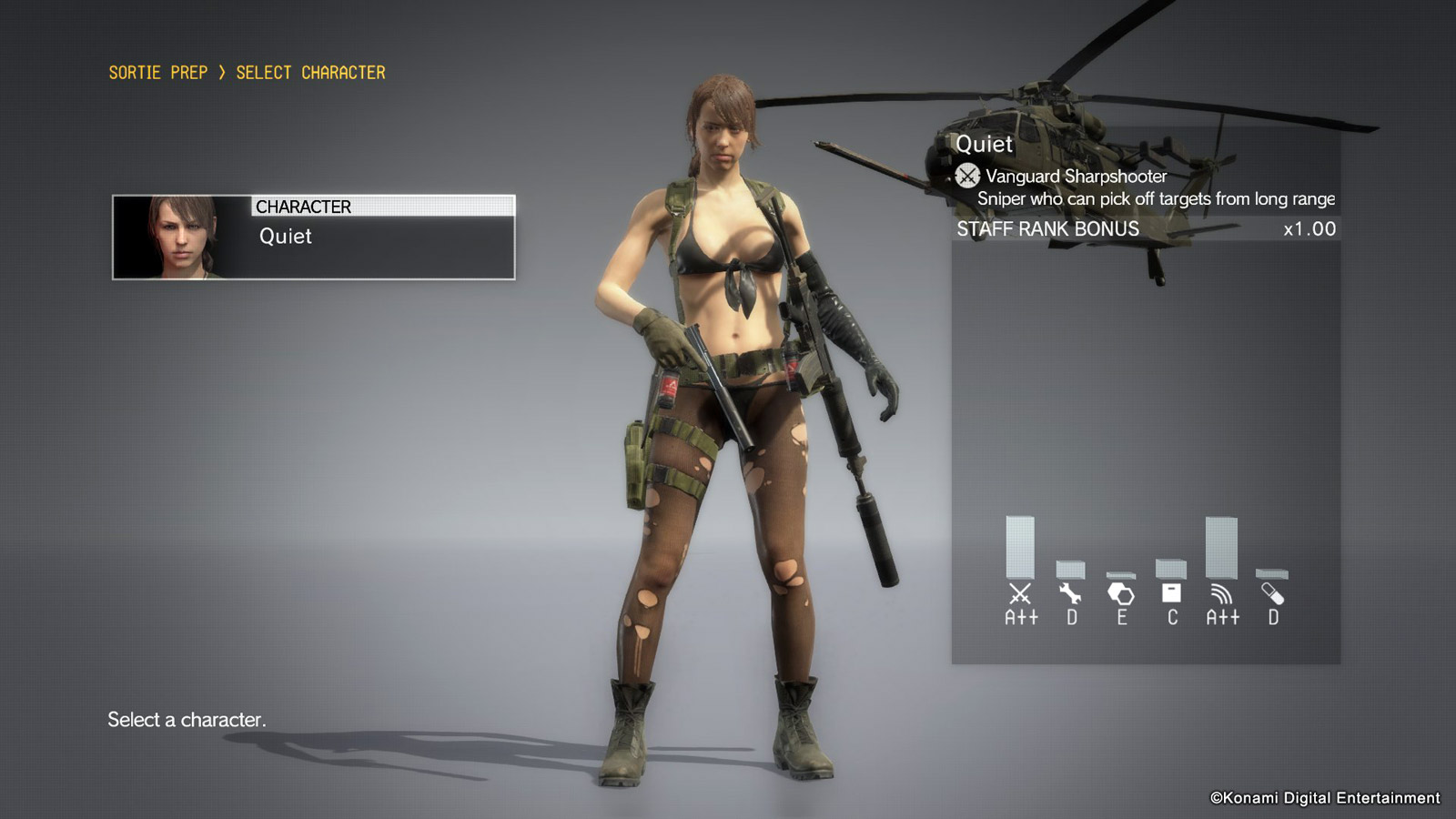This screenshot has height=819, width=1456.
Task: Click the Select a character prompt text
Action: coord(187,722)
